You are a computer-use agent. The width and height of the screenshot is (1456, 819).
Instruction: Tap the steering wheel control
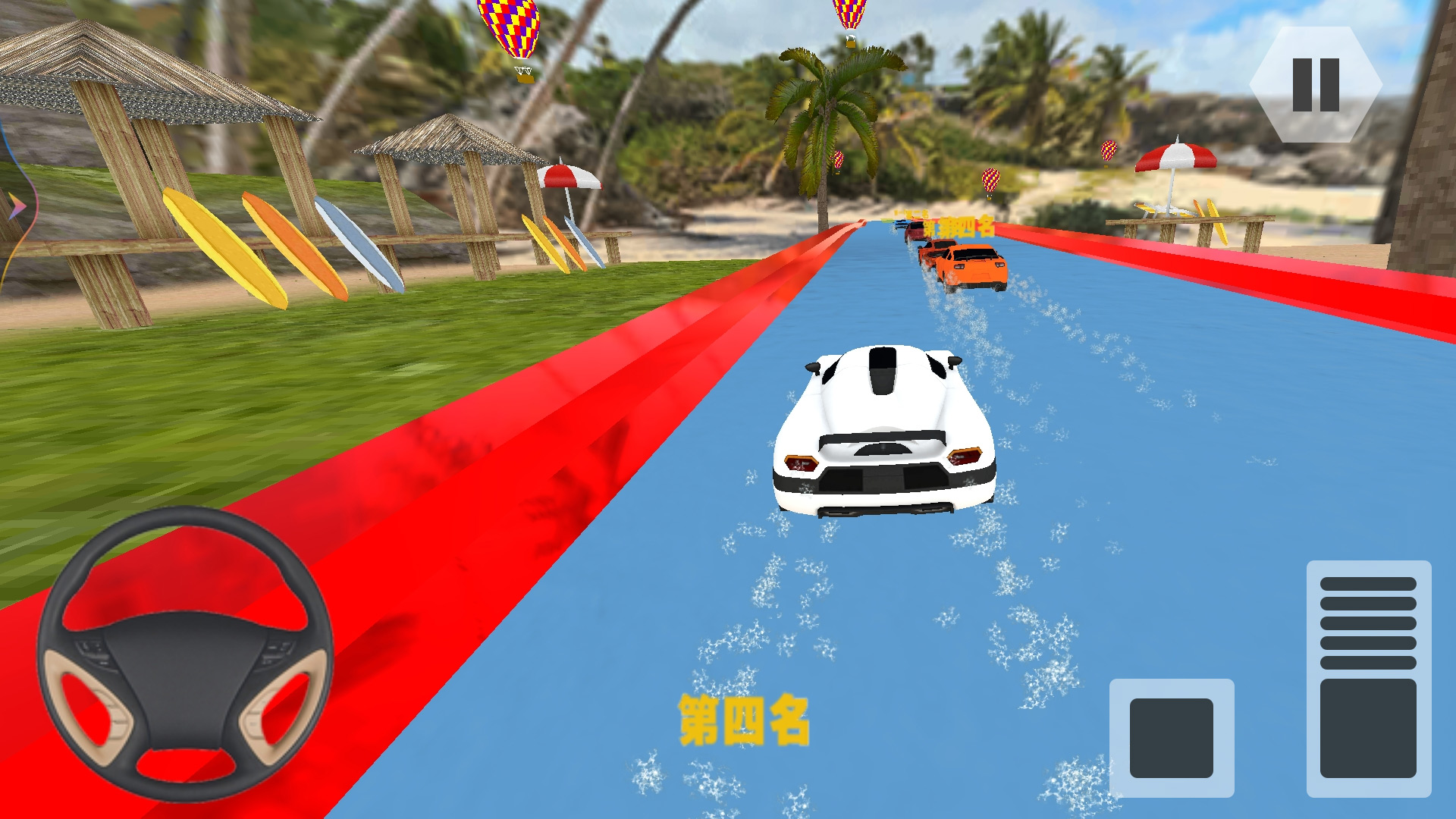pyautogui.click(x=185, y=655)
